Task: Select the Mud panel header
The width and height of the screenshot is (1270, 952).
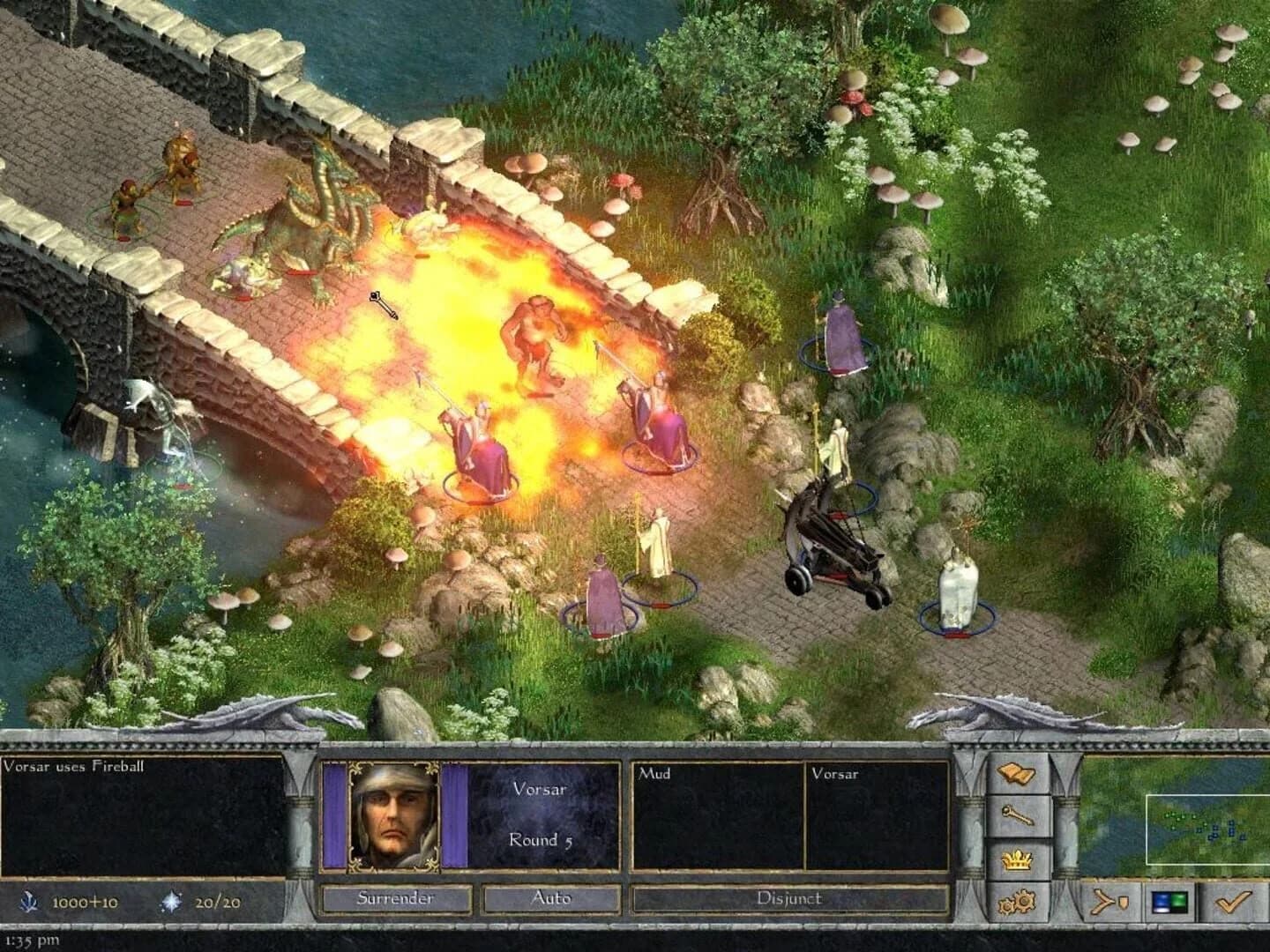Action: [653, 773]
